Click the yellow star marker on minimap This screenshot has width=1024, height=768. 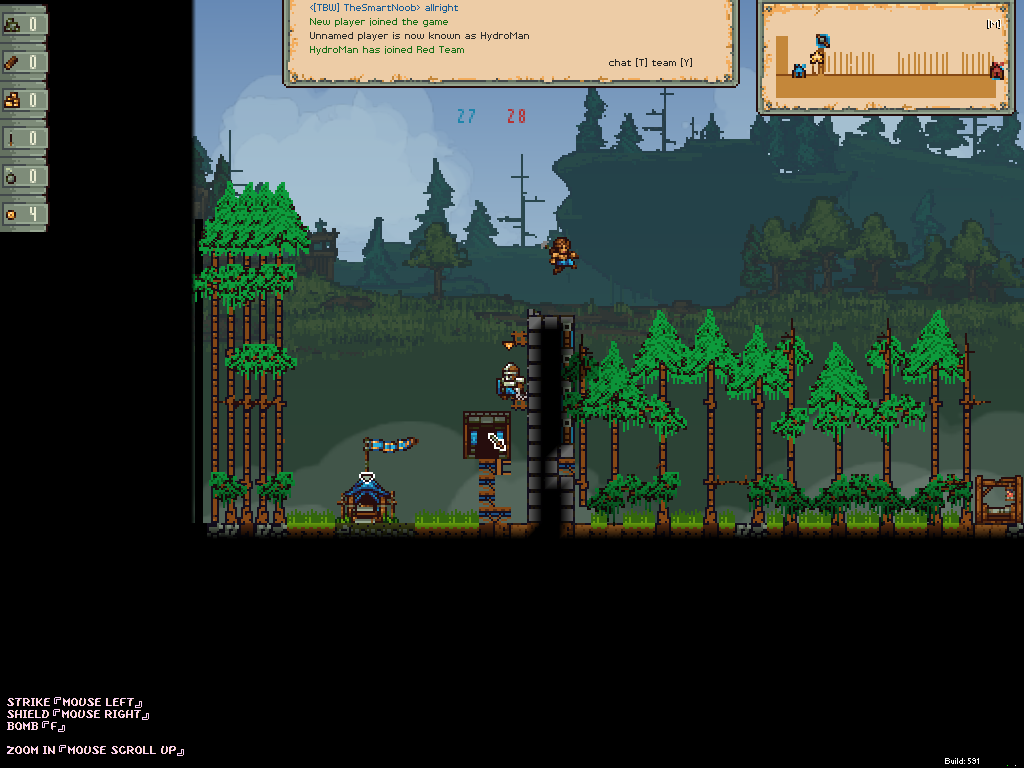[818, 58]
